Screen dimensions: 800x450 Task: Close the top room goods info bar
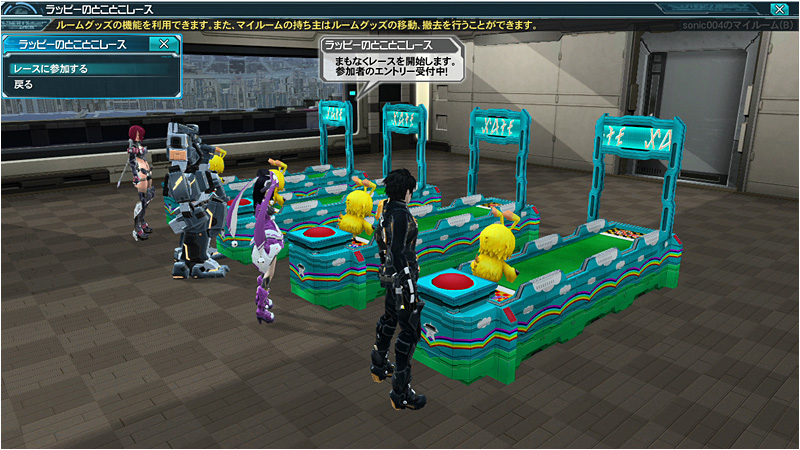click(780, 9)
